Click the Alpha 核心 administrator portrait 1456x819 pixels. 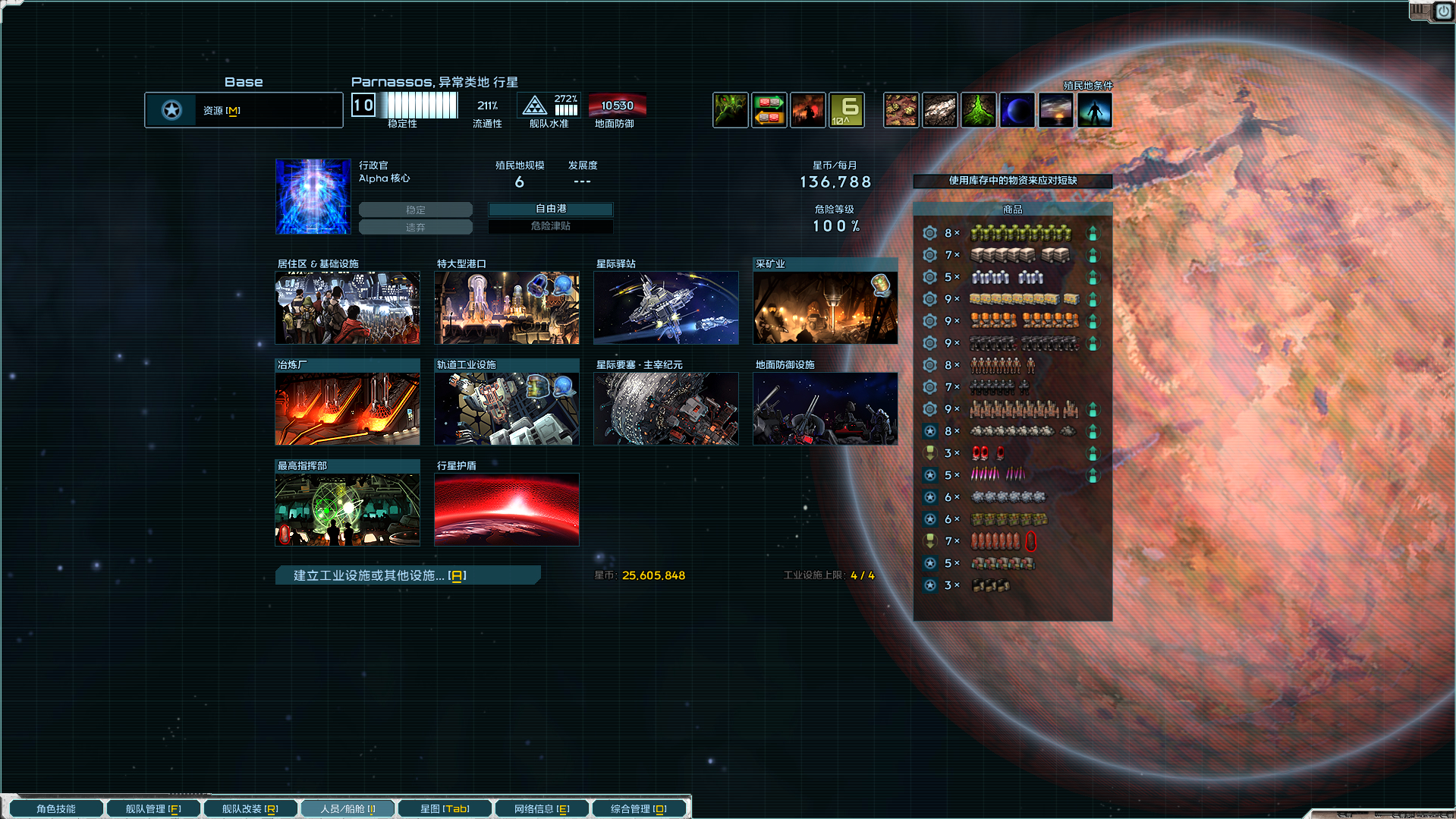[313, 196]
